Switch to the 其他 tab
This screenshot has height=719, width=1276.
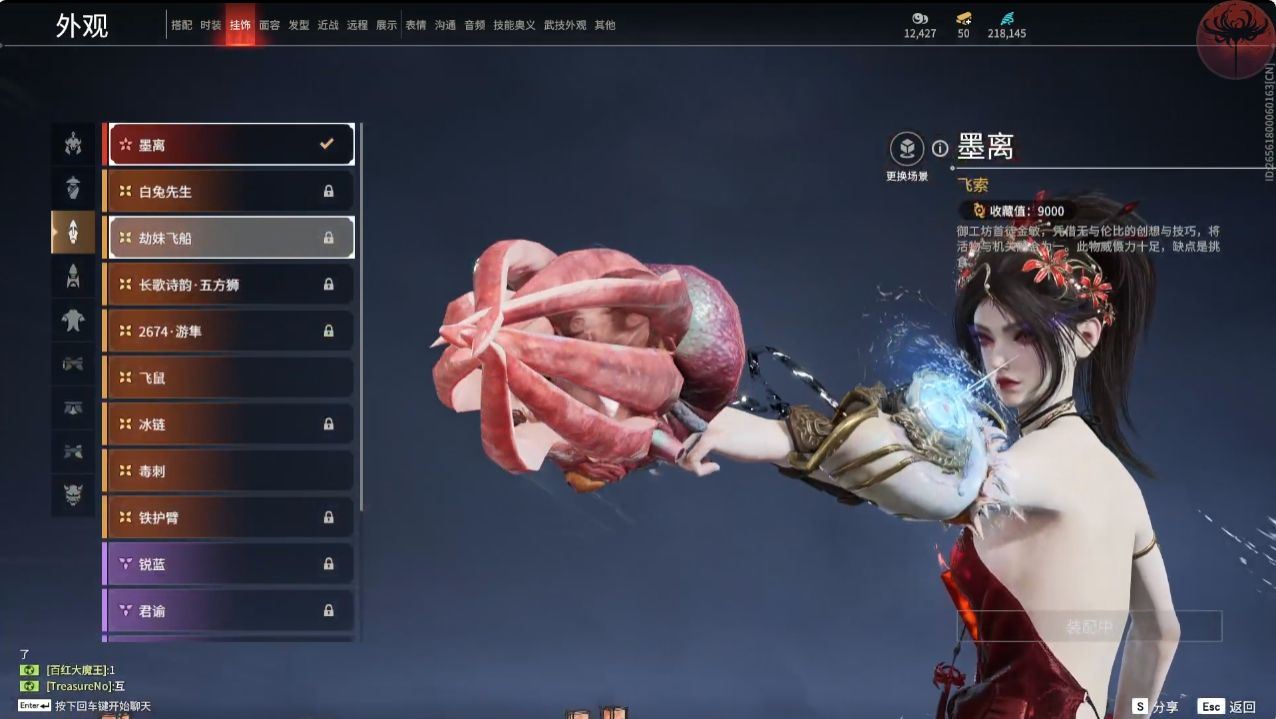[605, 25]
